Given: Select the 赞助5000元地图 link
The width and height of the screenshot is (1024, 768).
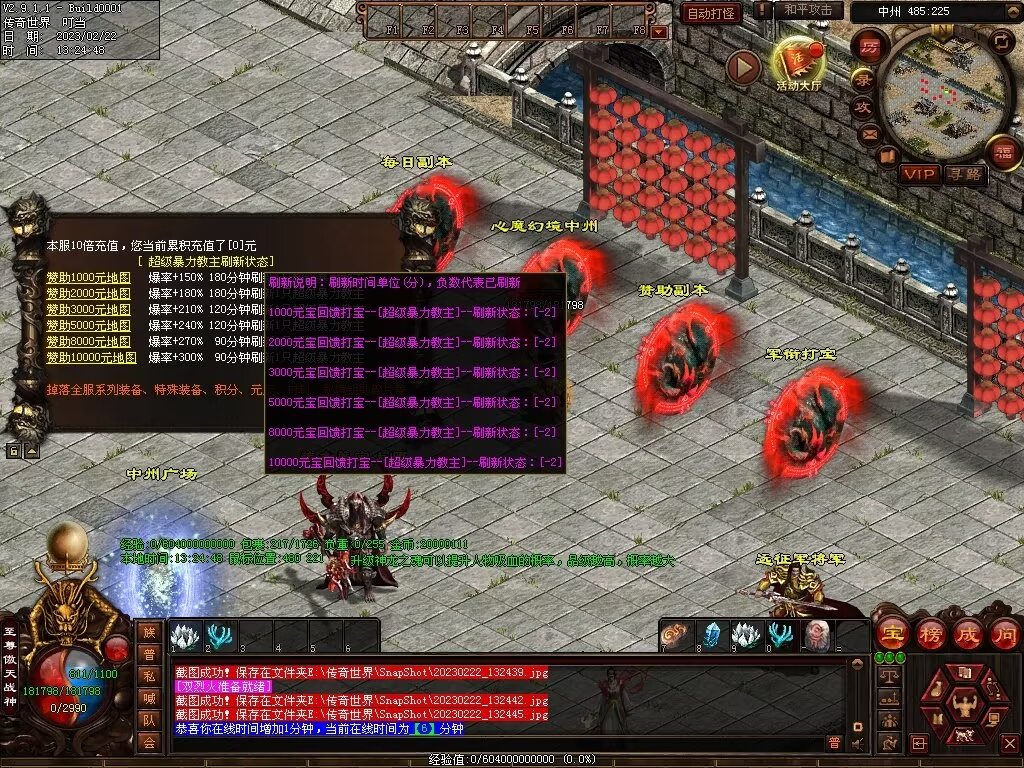Looking at the screenshot, I should point(88,325).
